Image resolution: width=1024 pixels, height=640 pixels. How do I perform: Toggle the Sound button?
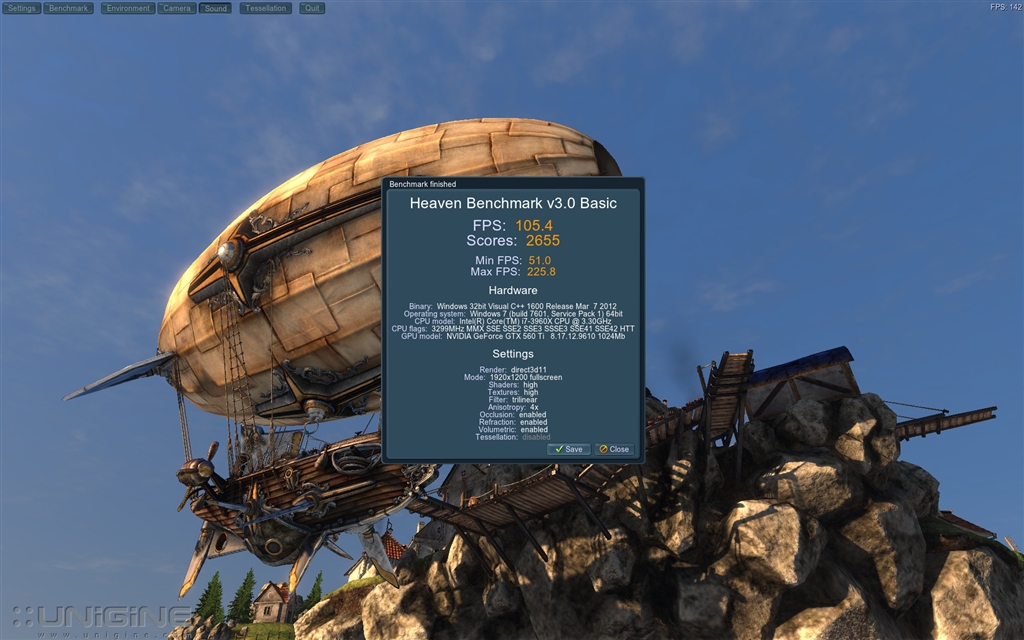[x=215, y=8]
